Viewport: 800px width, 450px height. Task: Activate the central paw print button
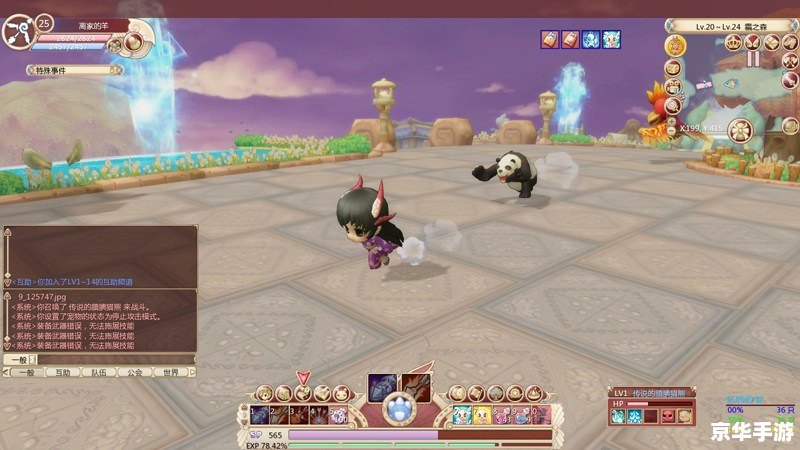400,408
